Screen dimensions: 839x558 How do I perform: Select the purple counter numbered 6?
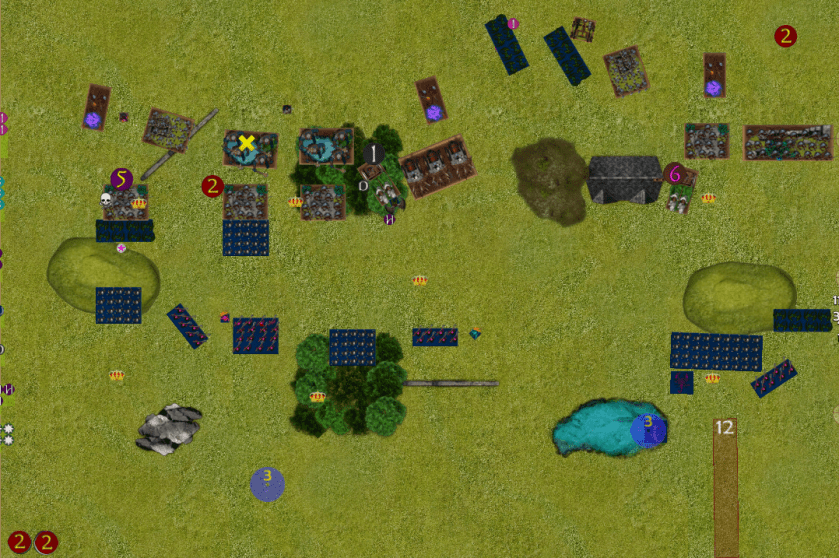pyautogui.click(x=675, y=174)
